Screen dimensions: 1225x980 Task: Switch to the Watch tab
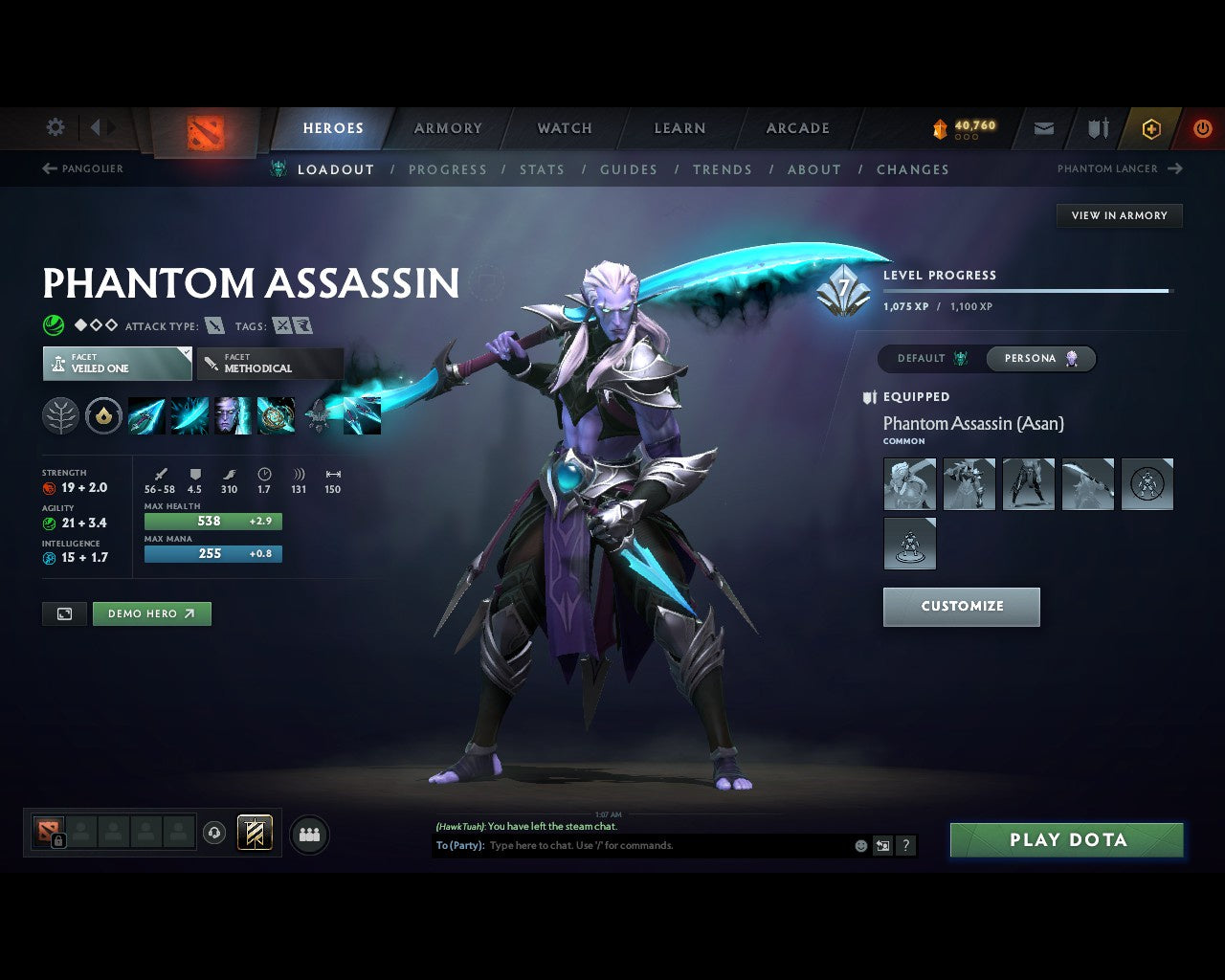coord(565,128)
